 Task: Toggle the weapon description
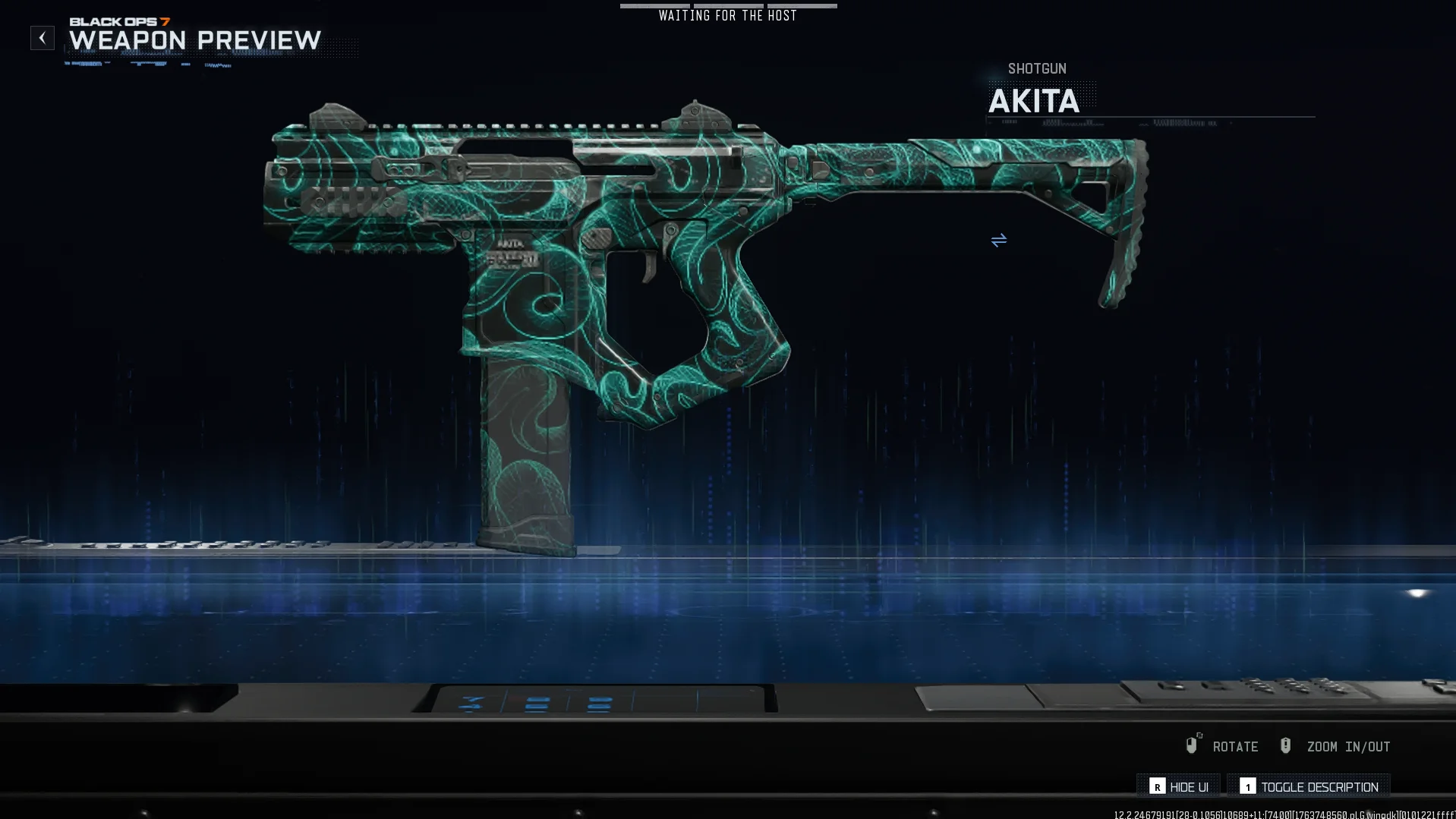pos(1309,787)
